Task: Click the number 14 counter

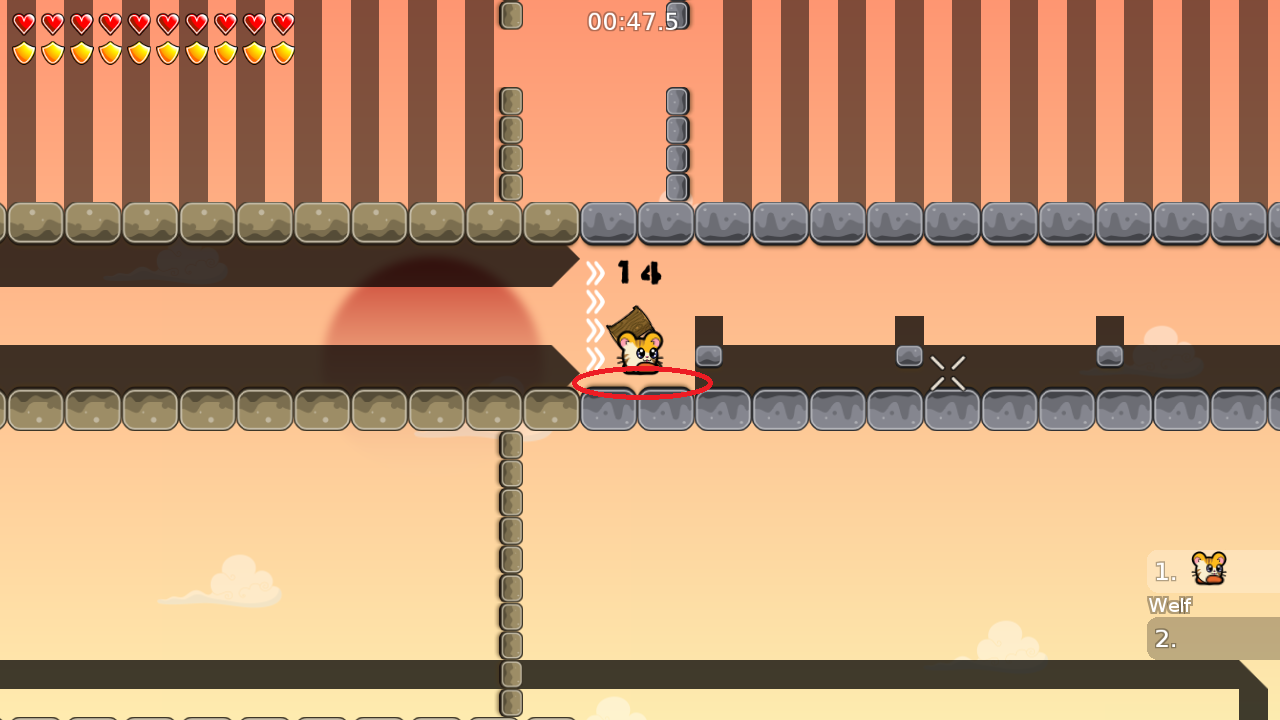Action: [640, 272]
